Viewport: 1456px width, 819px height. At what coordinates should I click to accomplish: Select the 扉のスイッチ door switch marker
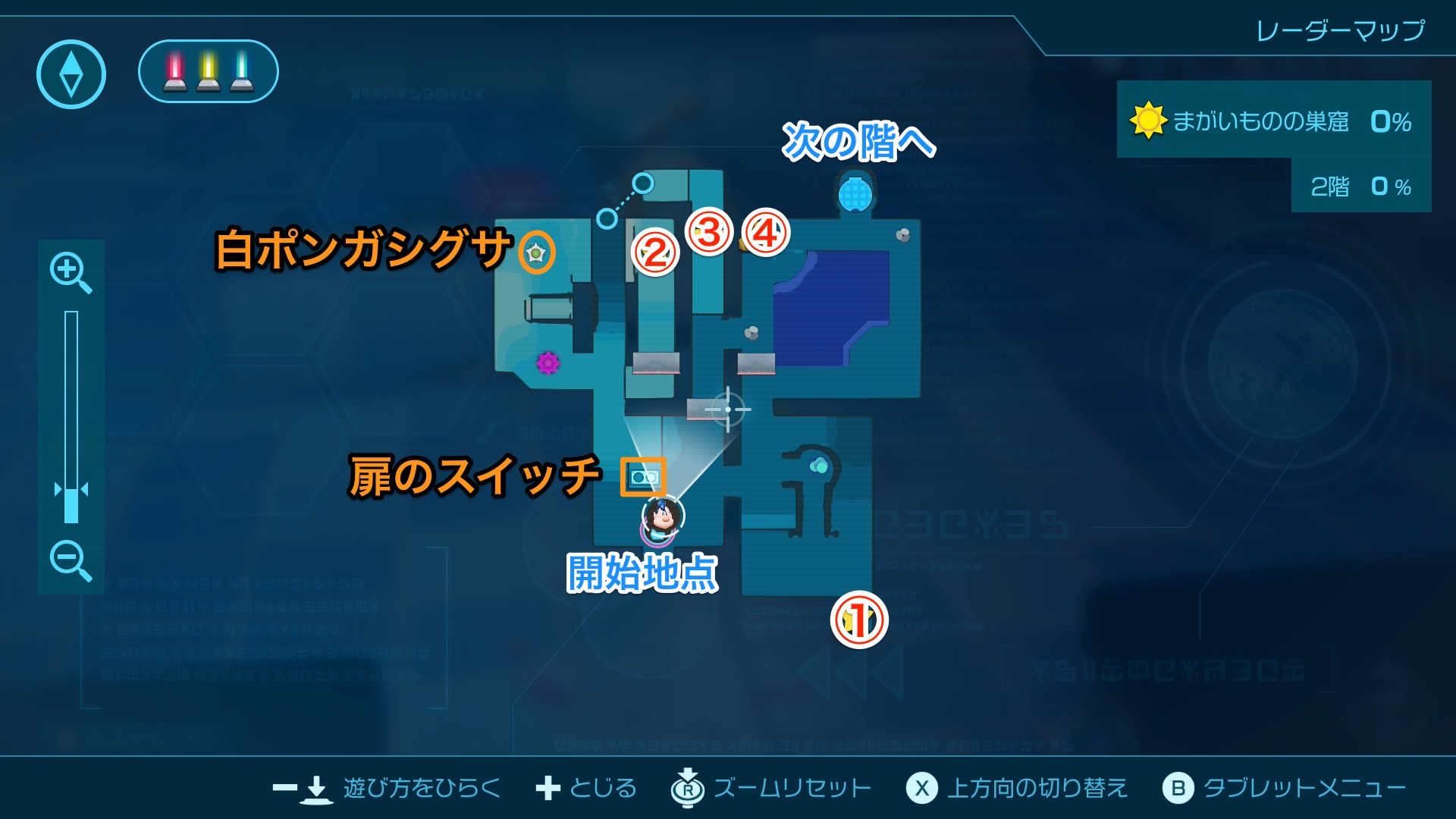tap(644, 477)
